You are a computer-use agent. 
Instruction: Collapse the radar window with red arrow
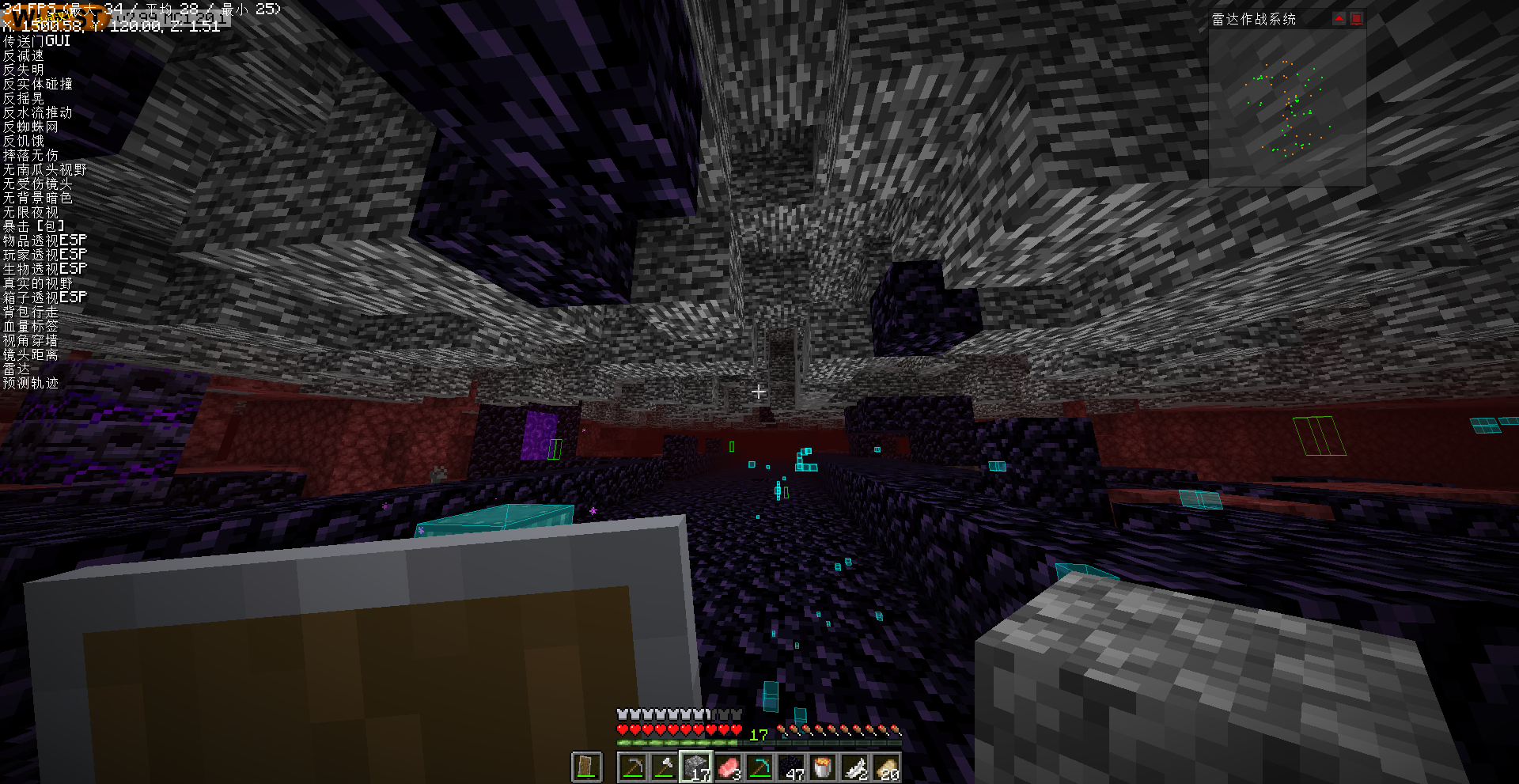point(1339,19)
